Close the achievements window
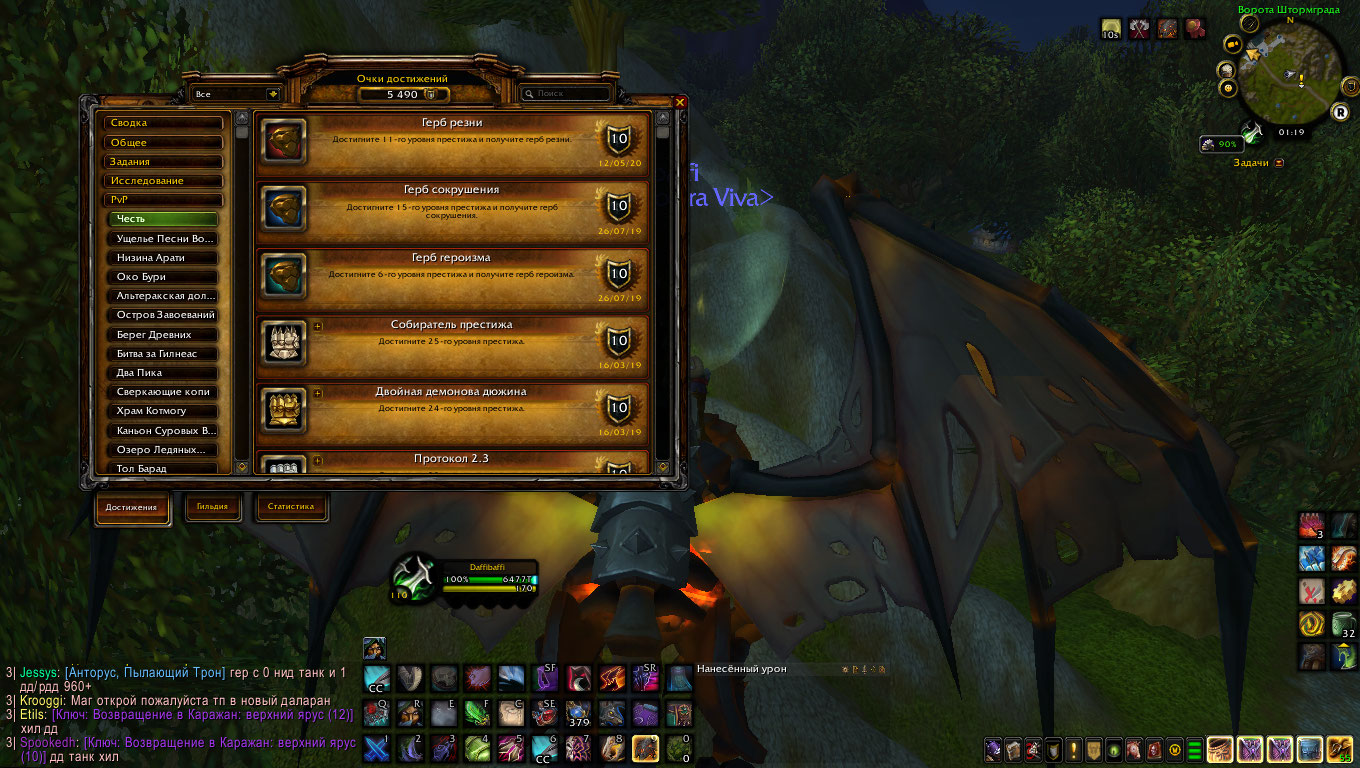The height and width of the screenshot is (768, 1360). (x=680, y=102)
